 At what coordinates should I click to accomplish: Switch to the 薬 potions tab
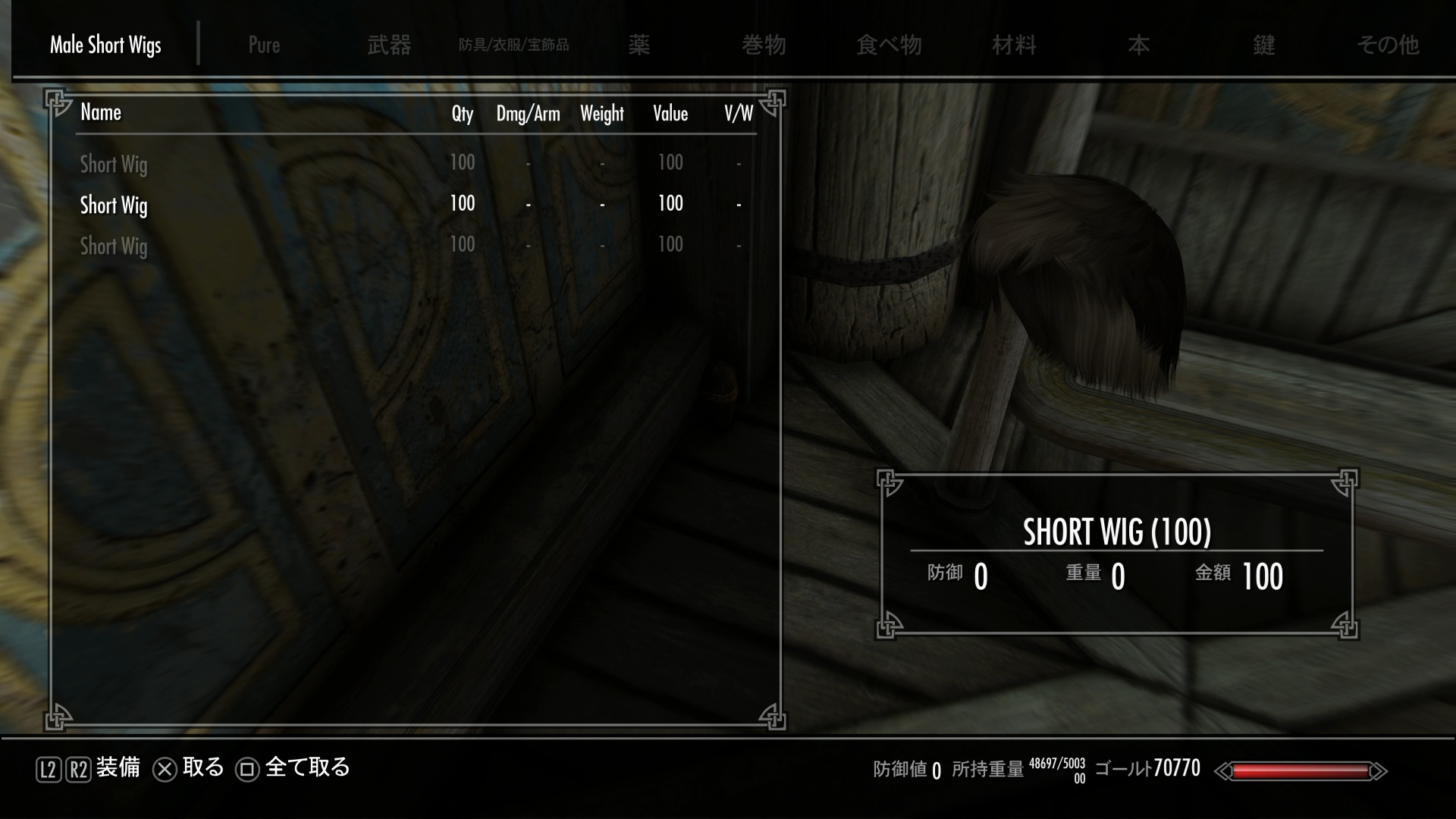[639, 45]
